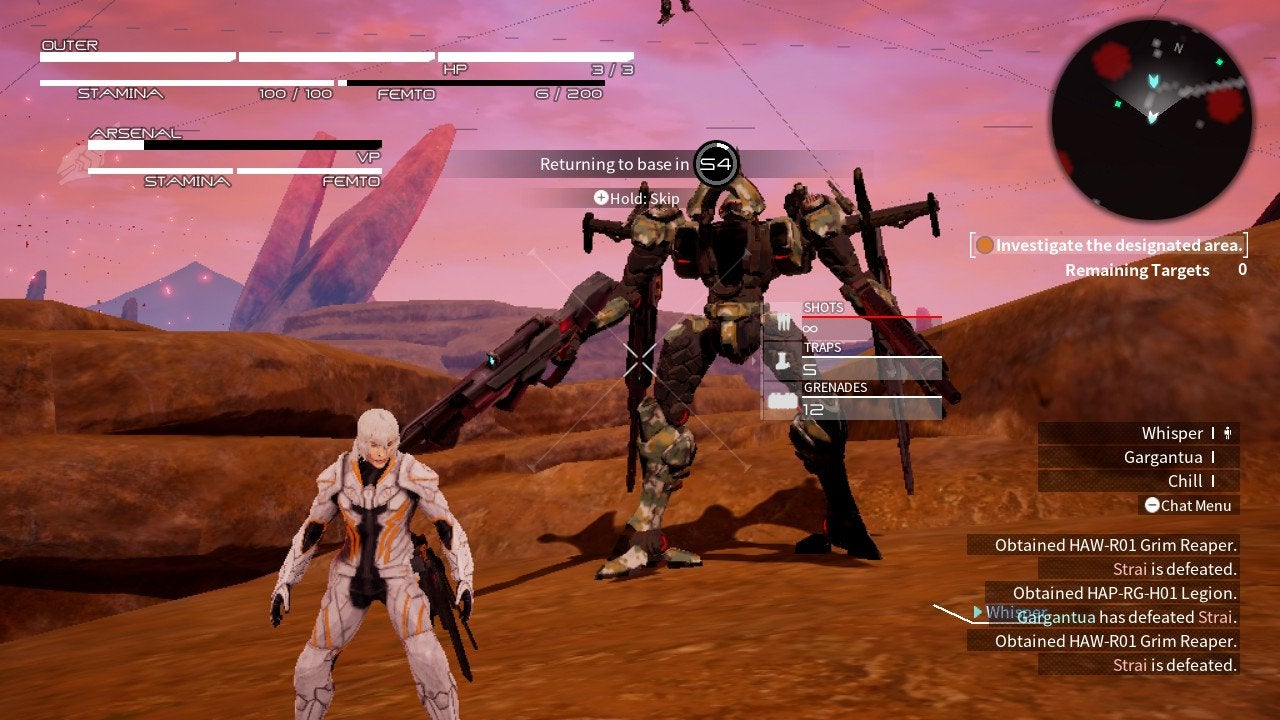
Task: Toggle Chill's readiness marker
Action: coord(1212,481)
